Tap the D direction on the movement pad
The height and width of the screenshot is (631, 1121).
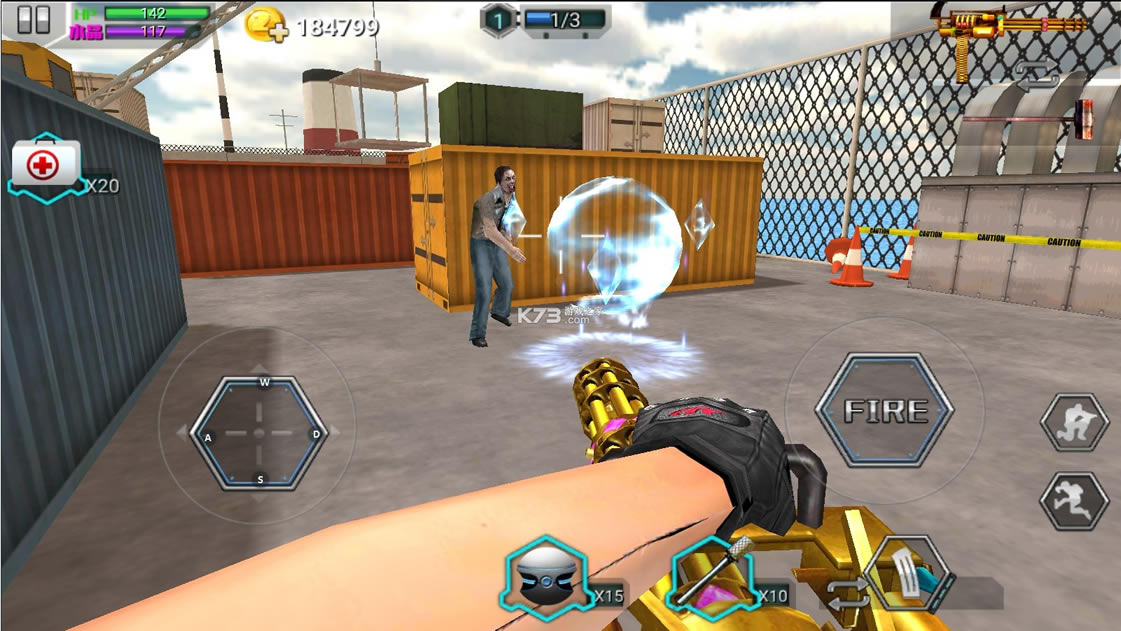click(316, 435)
